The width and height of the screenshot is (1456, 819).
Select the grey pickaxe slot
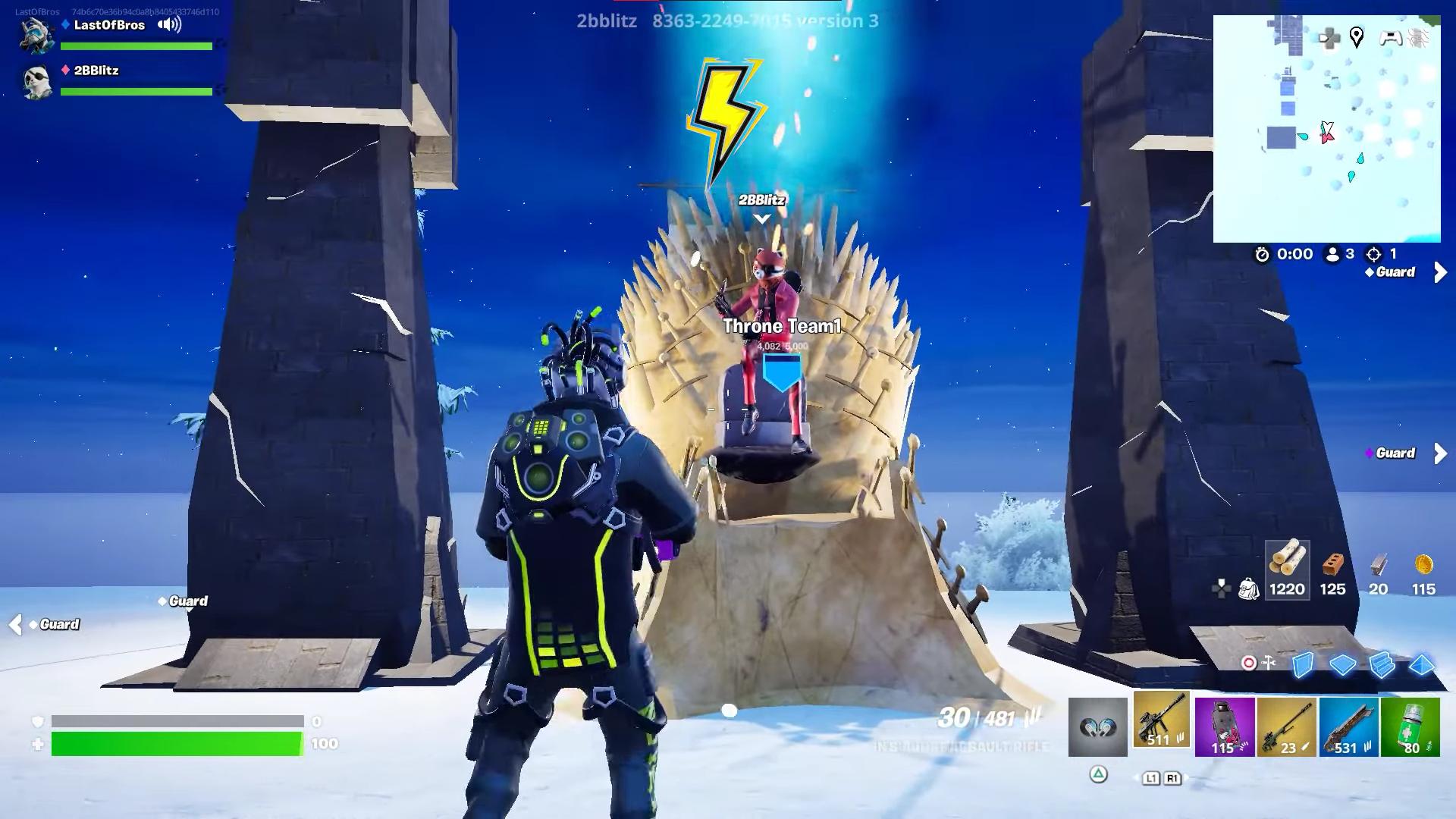click(1097, 727)
